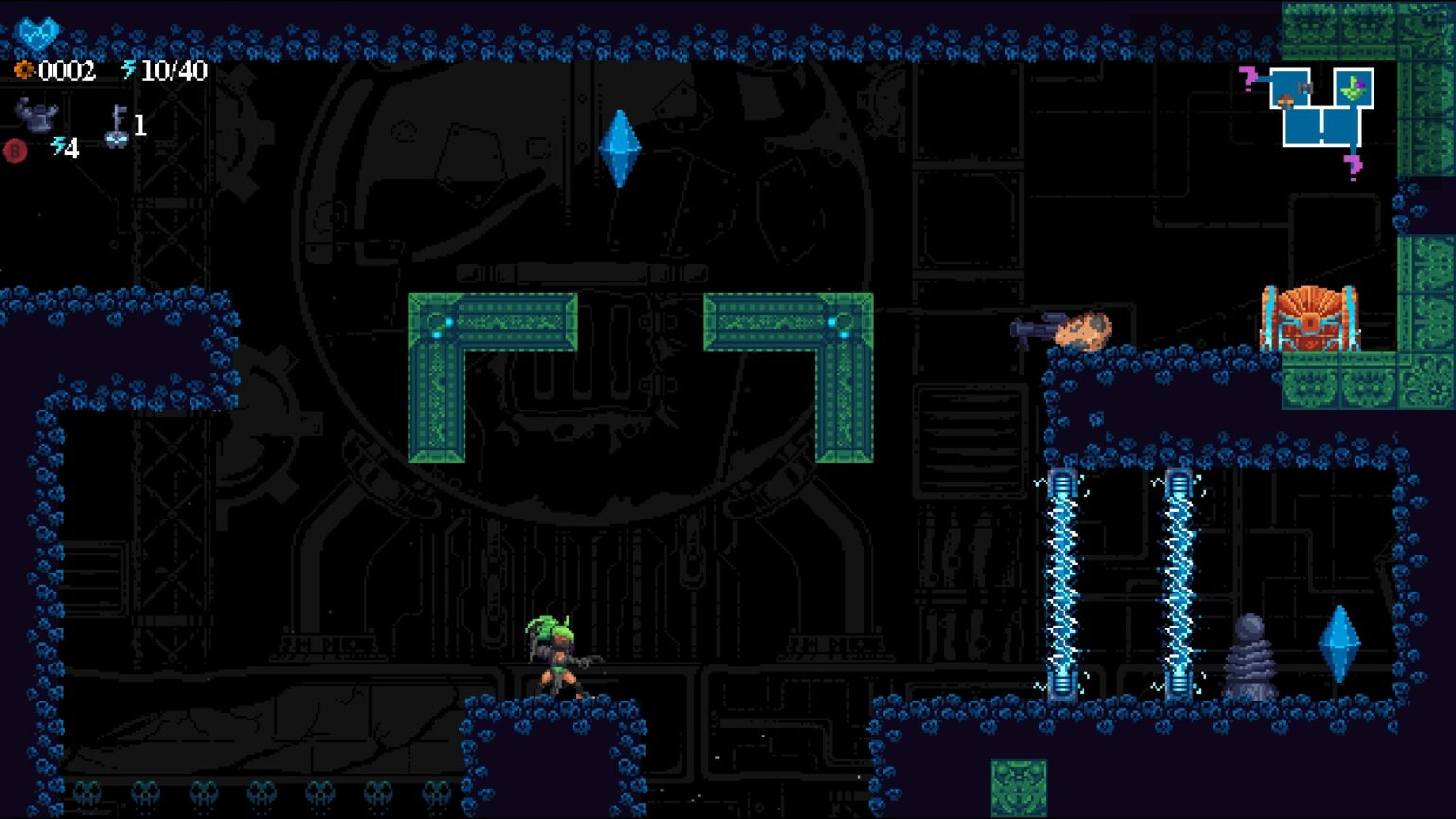Open the minimap of explored rooms
The image size is (1456, 819).
(x=1322, y=109)
